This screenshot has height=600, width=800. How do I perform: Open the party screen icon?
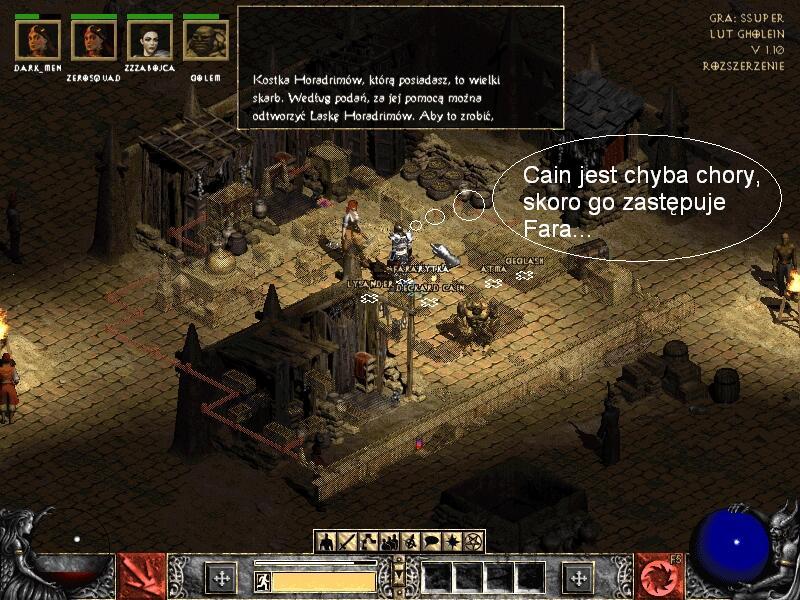pos(389,542)
